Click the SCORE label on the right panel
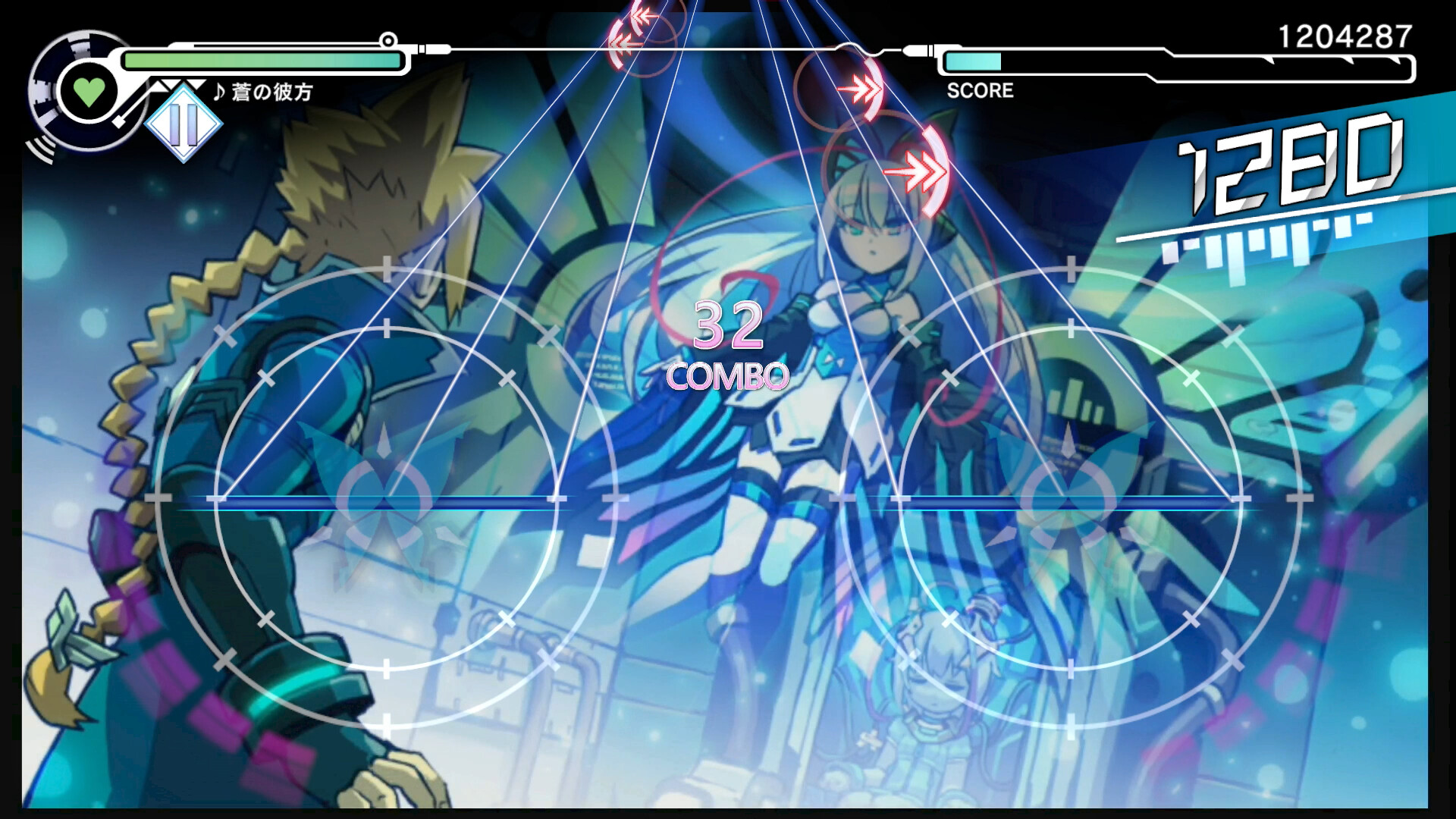The image size is (1456, 819). (980, 91)
